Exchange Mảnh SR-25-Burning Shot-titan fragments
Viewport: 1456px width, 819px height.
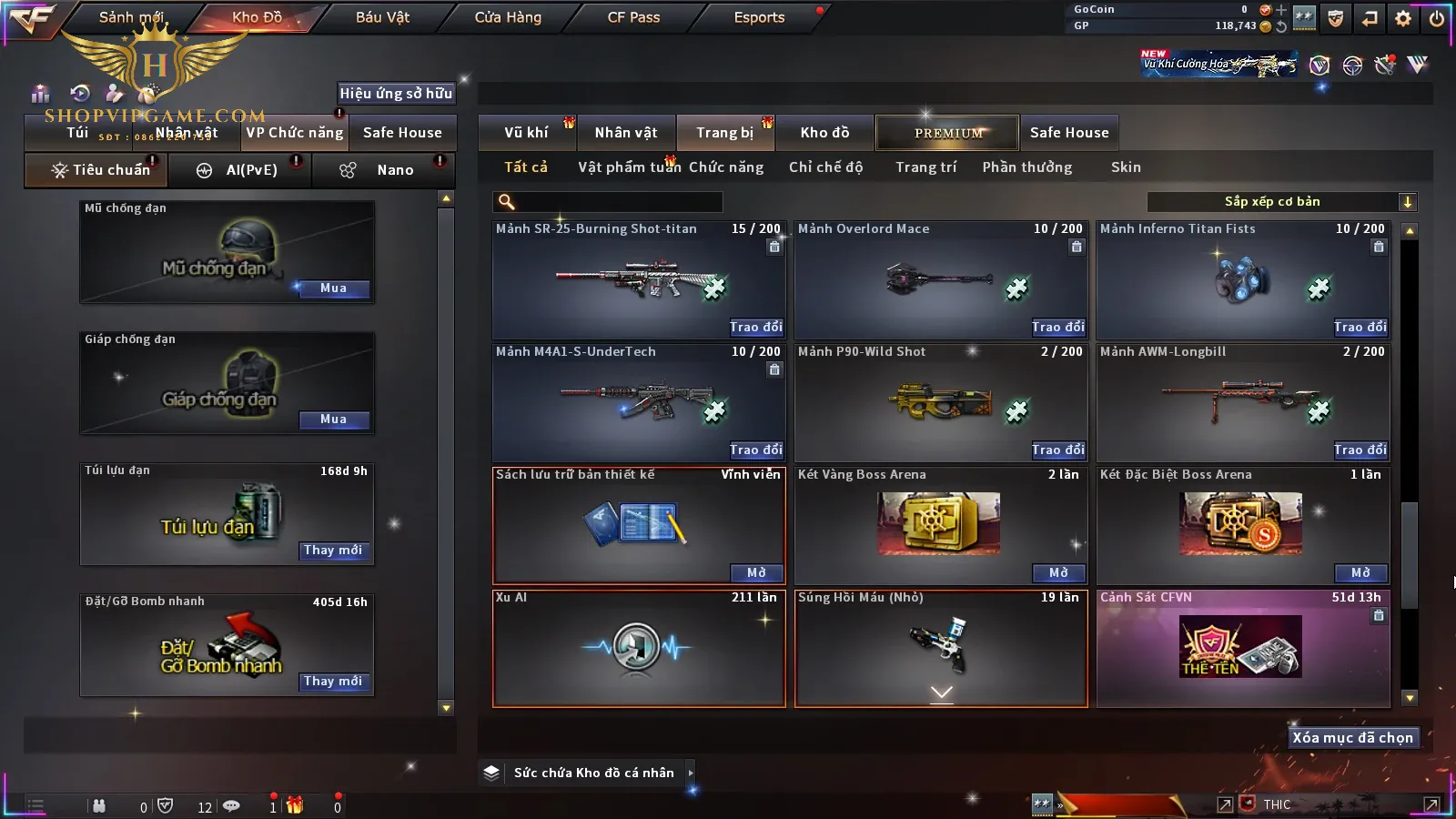click(755, 327)
